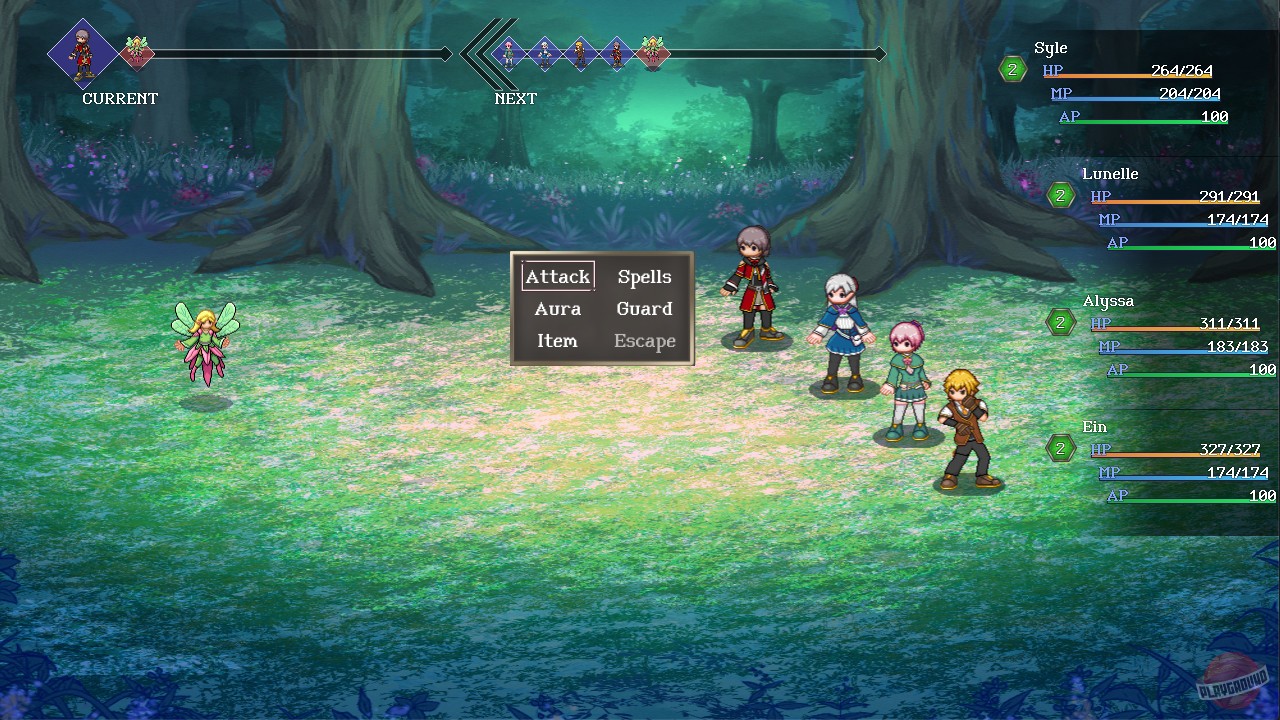Click Syle's portrait under CURRENT

84,52
